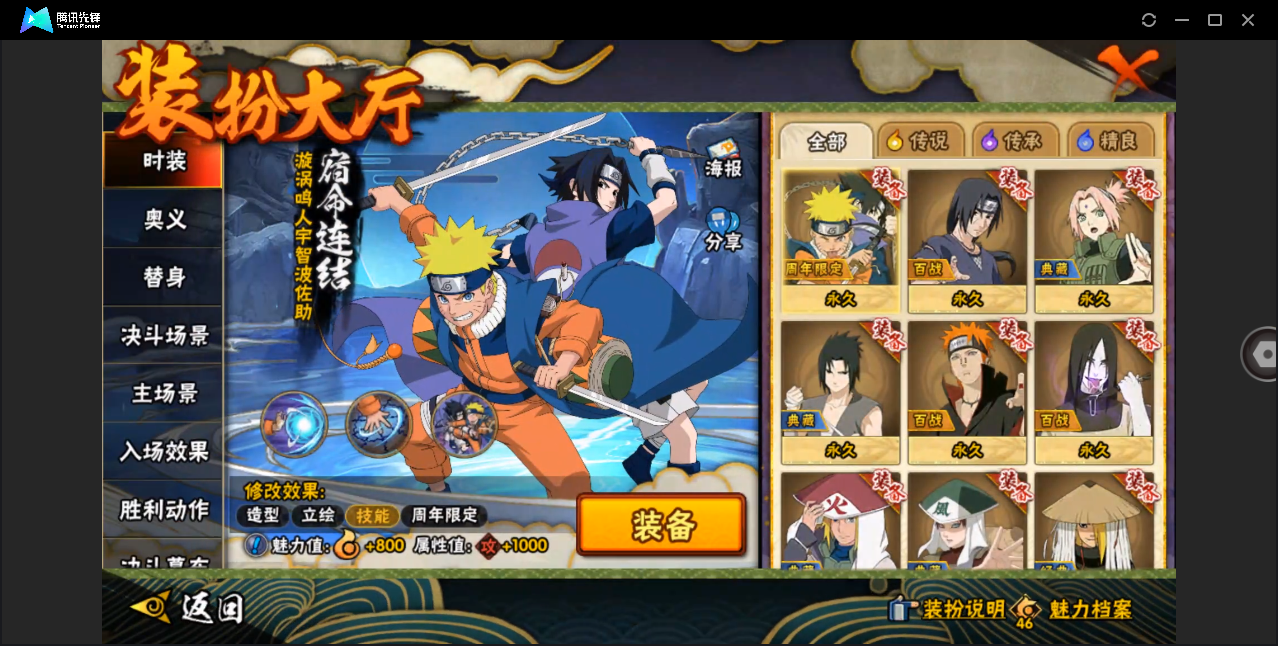Select the 周年限定 Naruto costume thumbnail

[840, 238]
